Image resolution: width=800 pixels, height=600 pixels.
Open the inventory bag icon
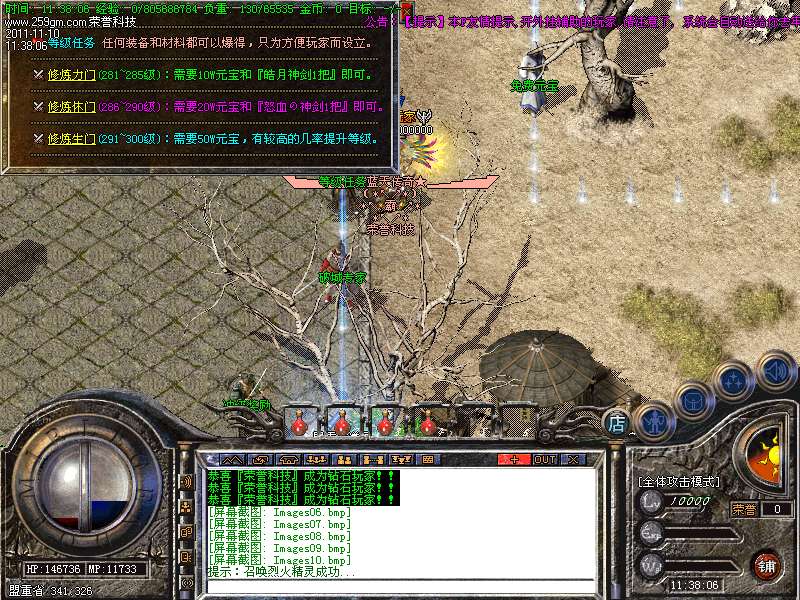pos(692,402)
